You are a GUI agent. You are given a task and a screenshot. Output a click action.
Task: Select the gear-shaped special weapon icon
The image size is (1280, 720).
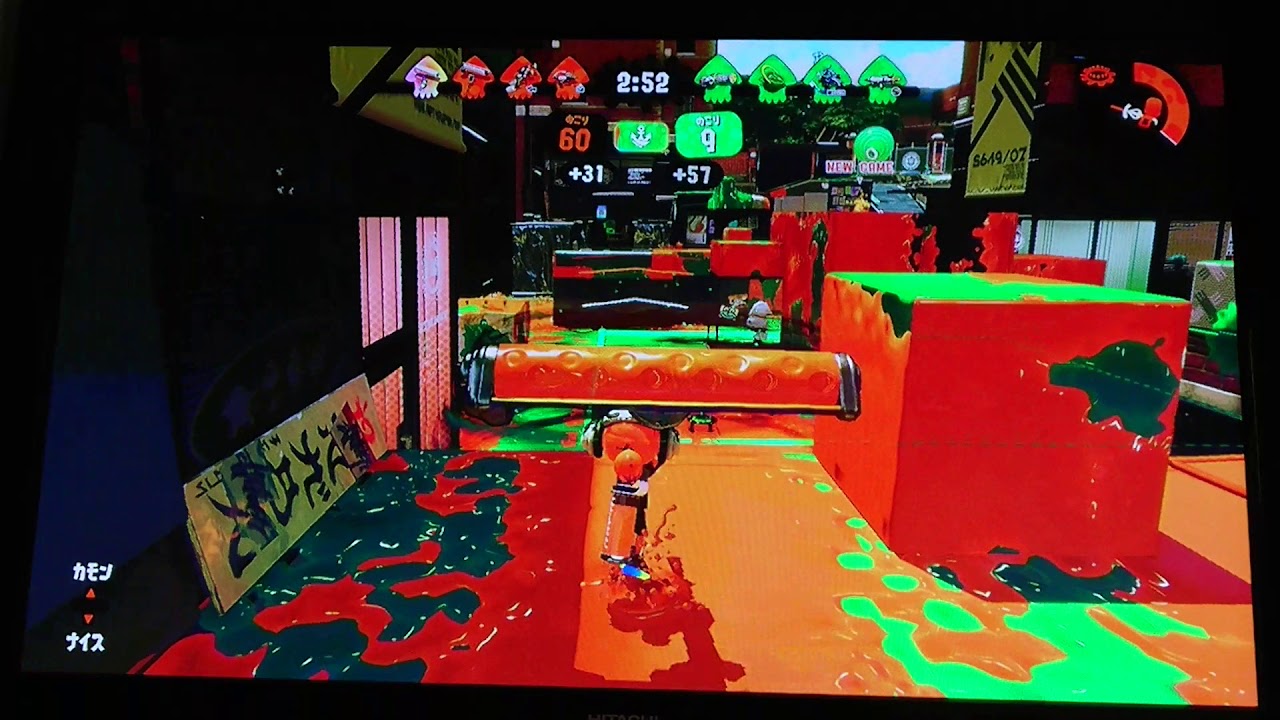pos(1099,75)
